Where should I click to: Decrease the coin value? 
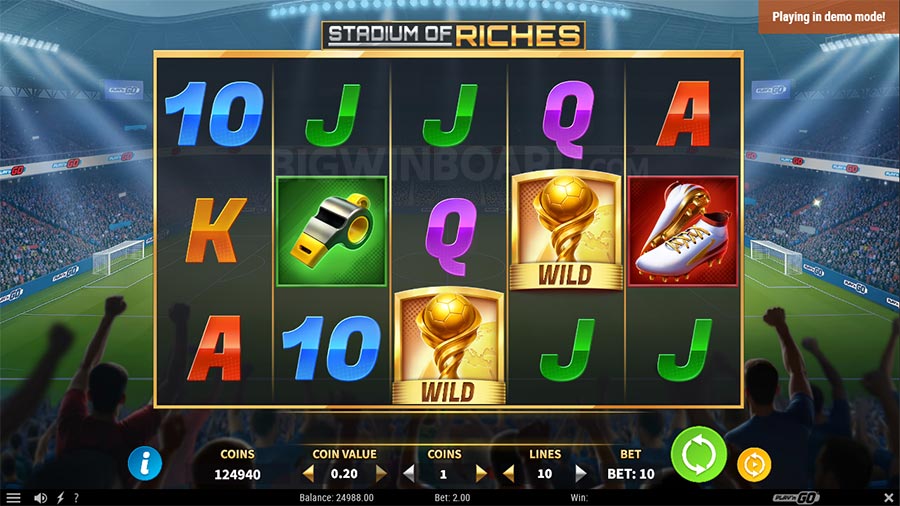308,473
